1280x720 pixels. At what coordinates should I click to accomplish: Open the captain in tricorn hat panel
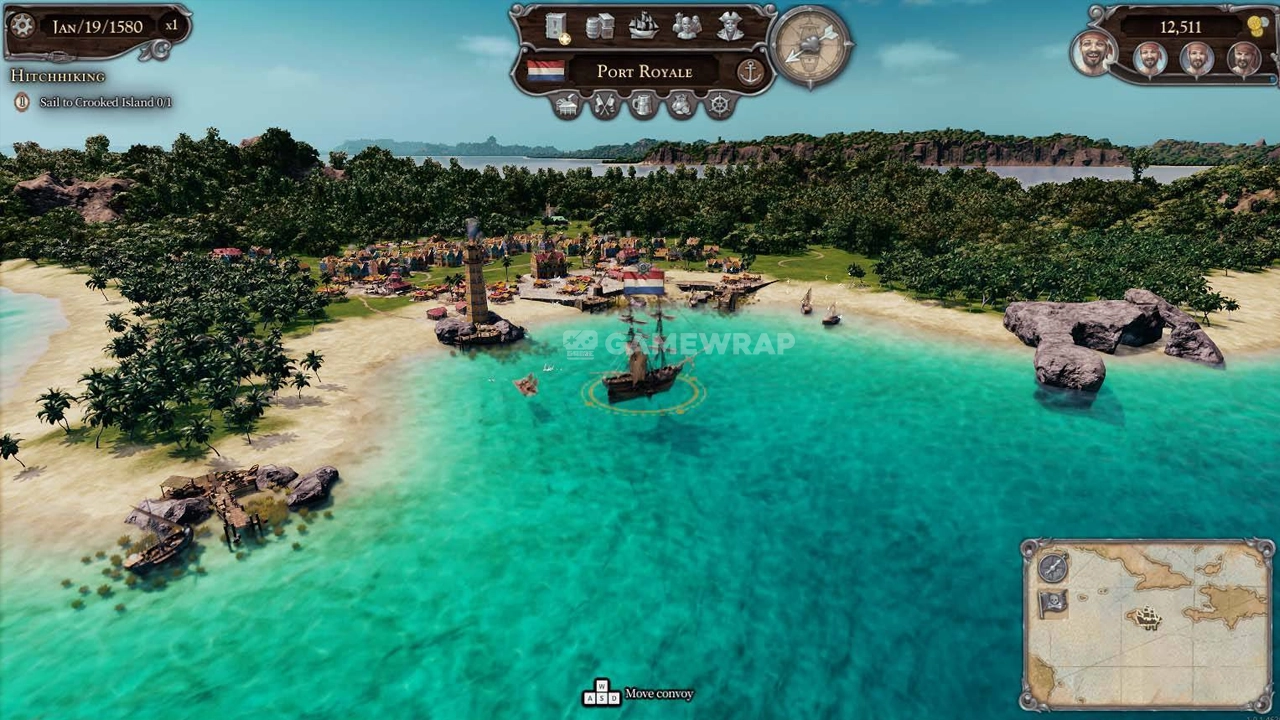730,26
